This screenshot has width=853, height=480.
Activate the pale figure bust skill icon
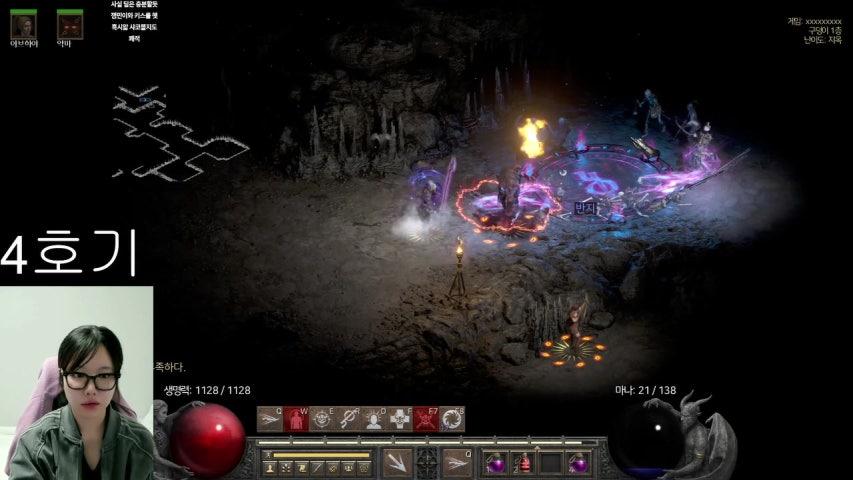(374, 419)
